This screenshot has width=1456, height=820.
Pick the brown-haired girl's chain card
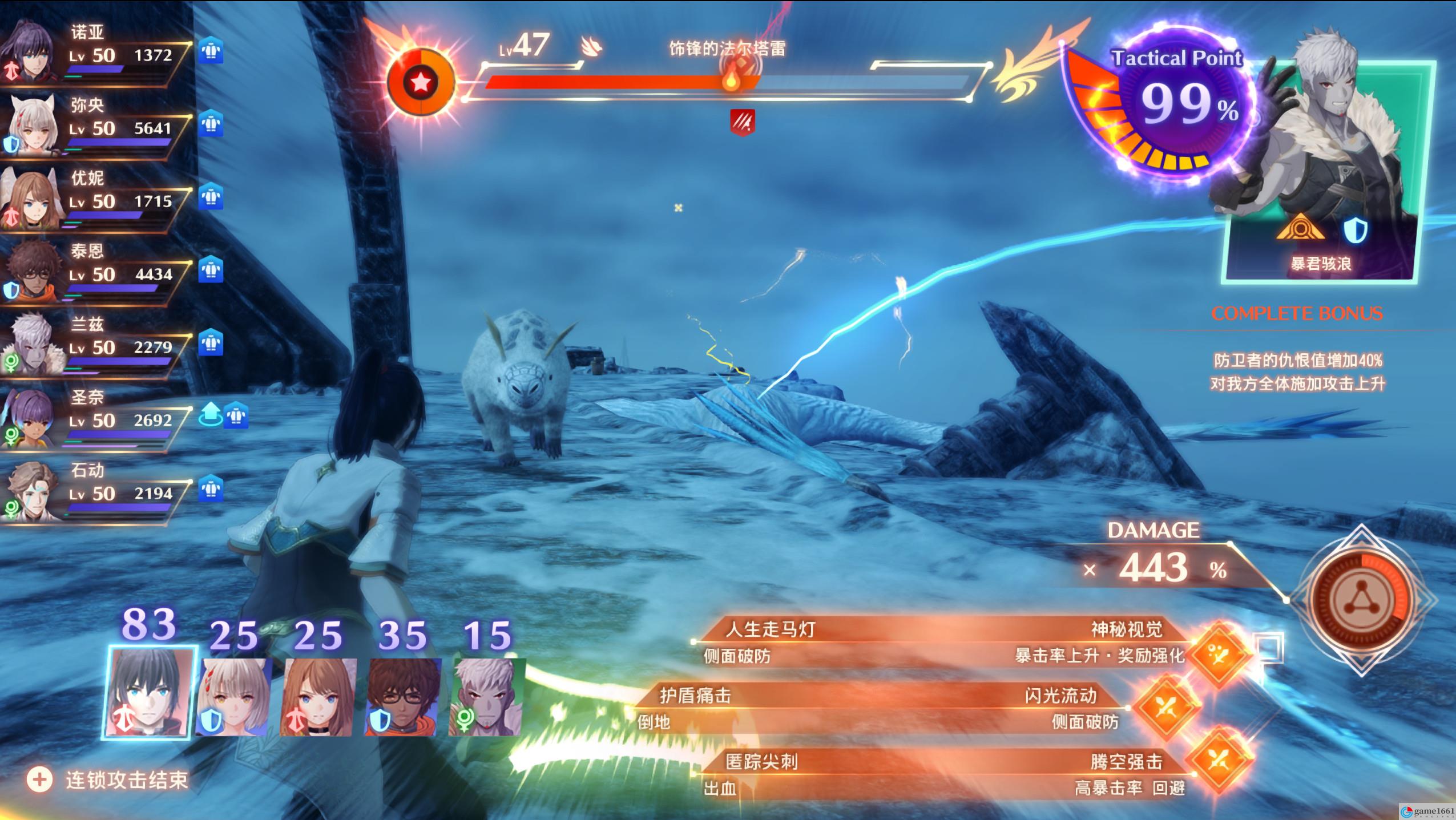(318, 696)
